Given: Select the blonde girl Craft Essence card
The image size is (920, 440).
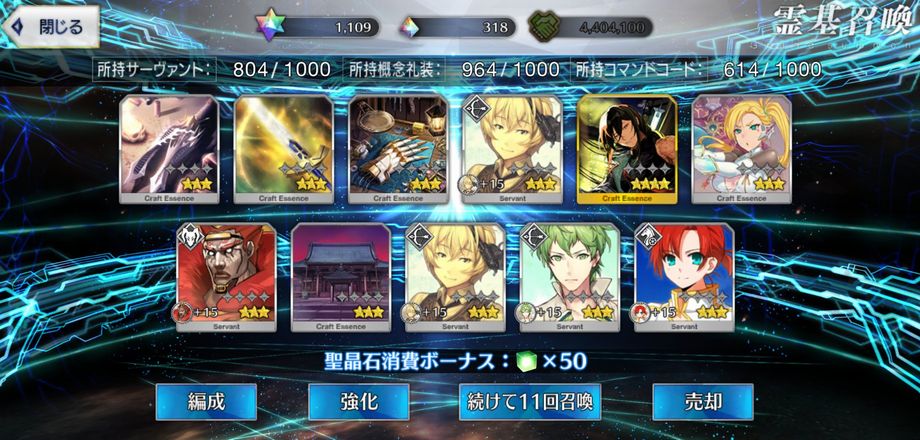Looking at the screenshot, I should click(x=741, y=148).
